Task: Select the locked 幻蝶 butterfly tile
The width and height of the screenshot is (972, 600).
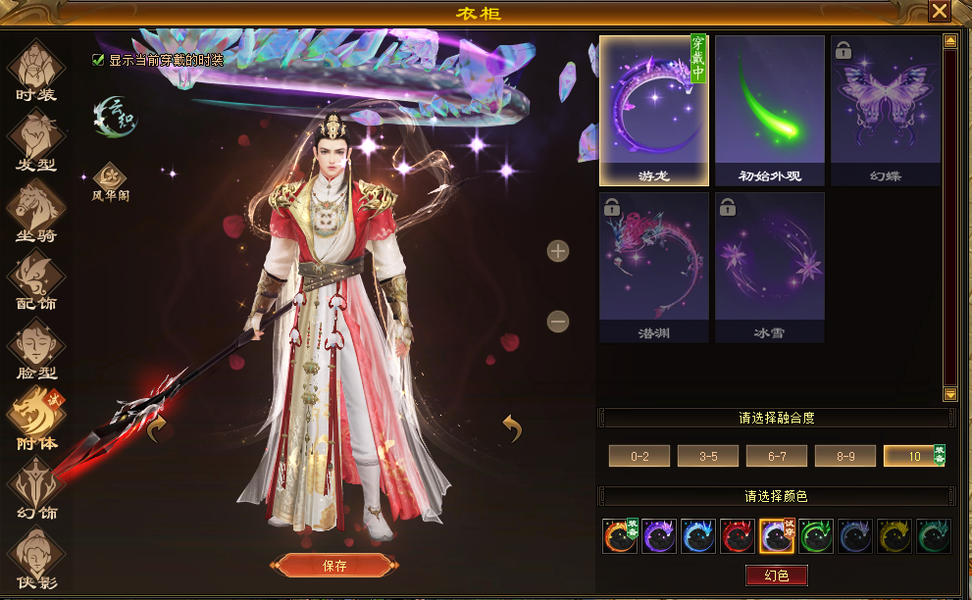Action: click(885, 110)
